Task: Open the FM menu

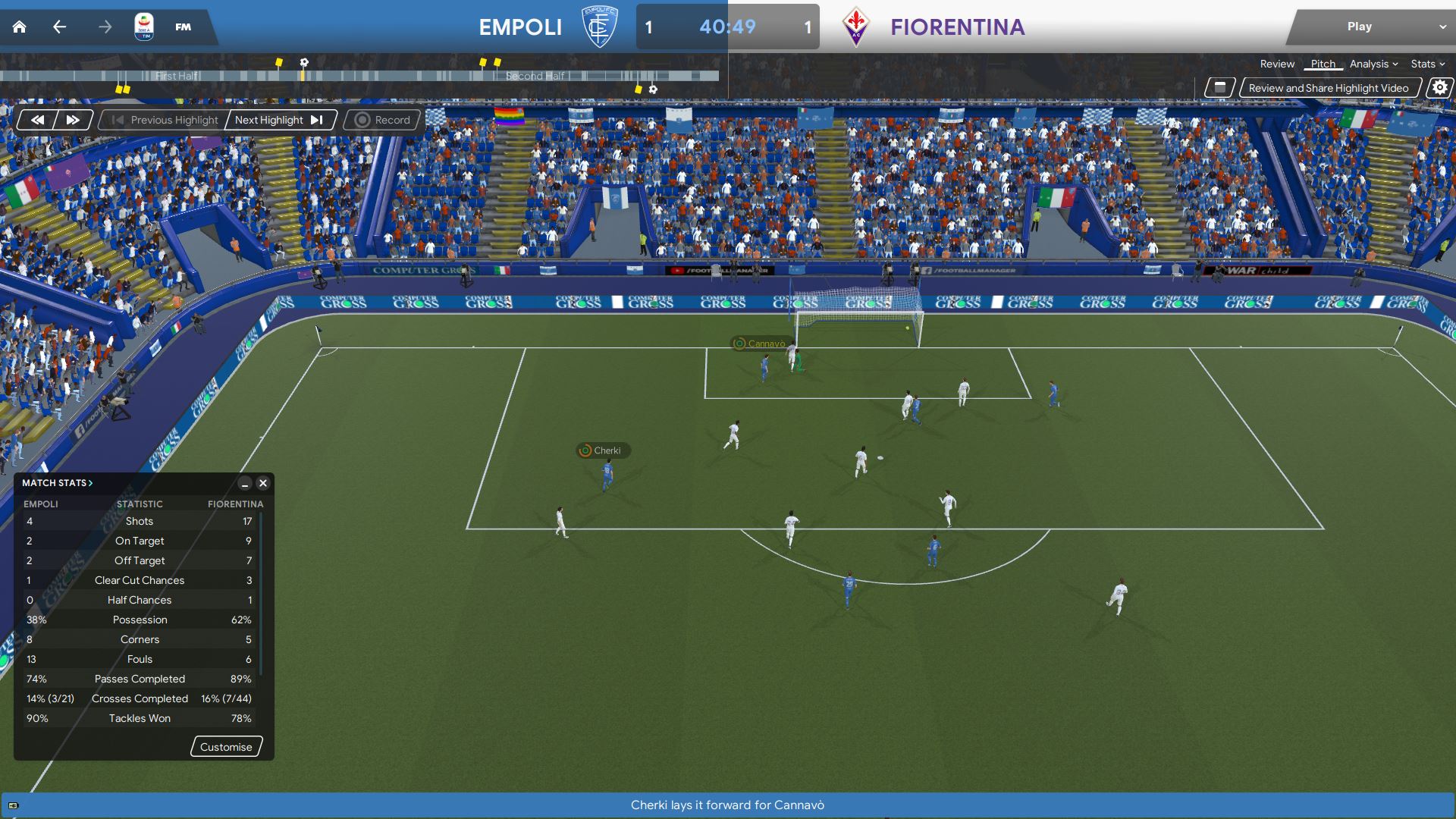Action: [183, 27]
